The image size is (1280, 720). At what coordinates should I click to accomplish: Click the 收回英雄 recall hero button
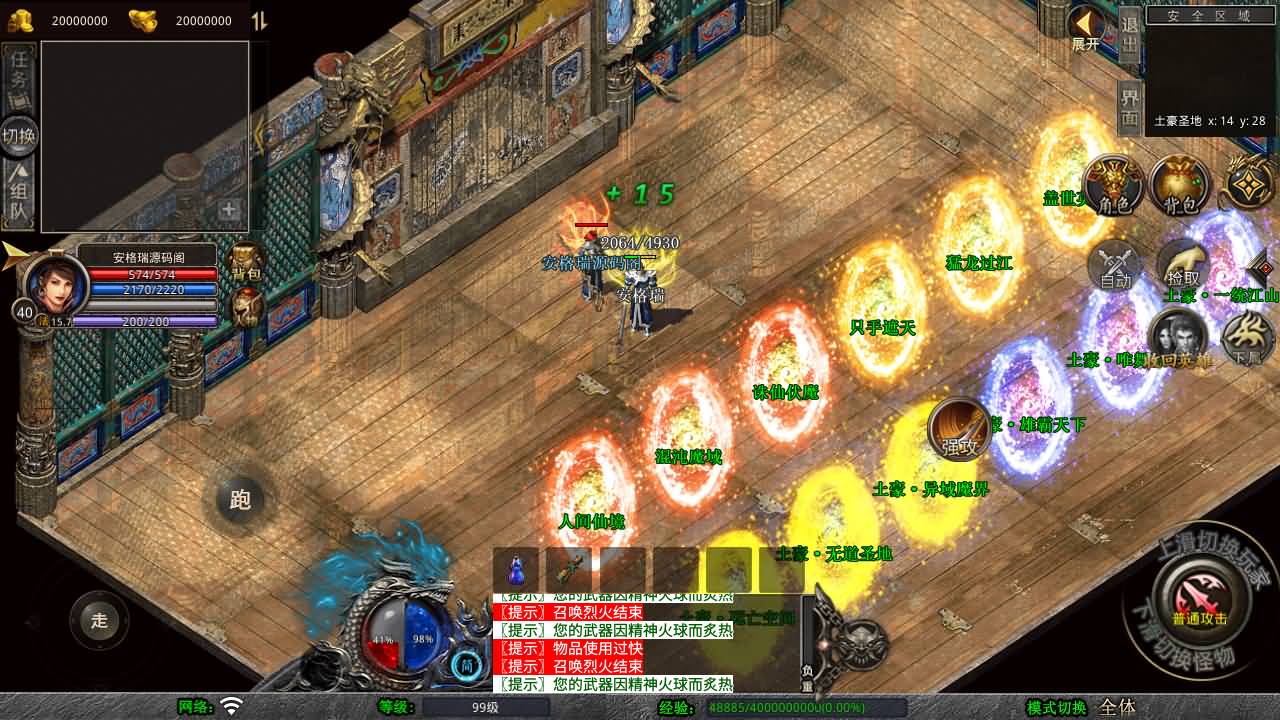click(x=1178, y=340)
